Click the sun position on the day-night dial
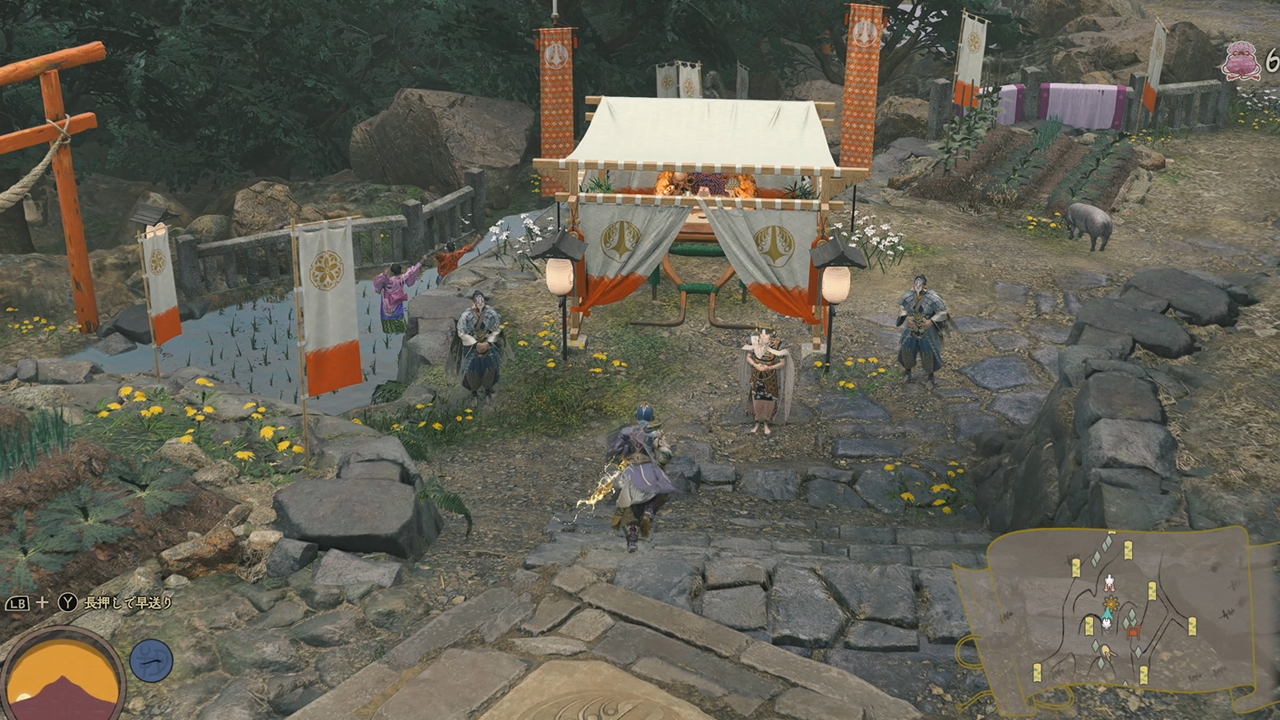Viewport: 1280px width, 720px height. [25, 695]
